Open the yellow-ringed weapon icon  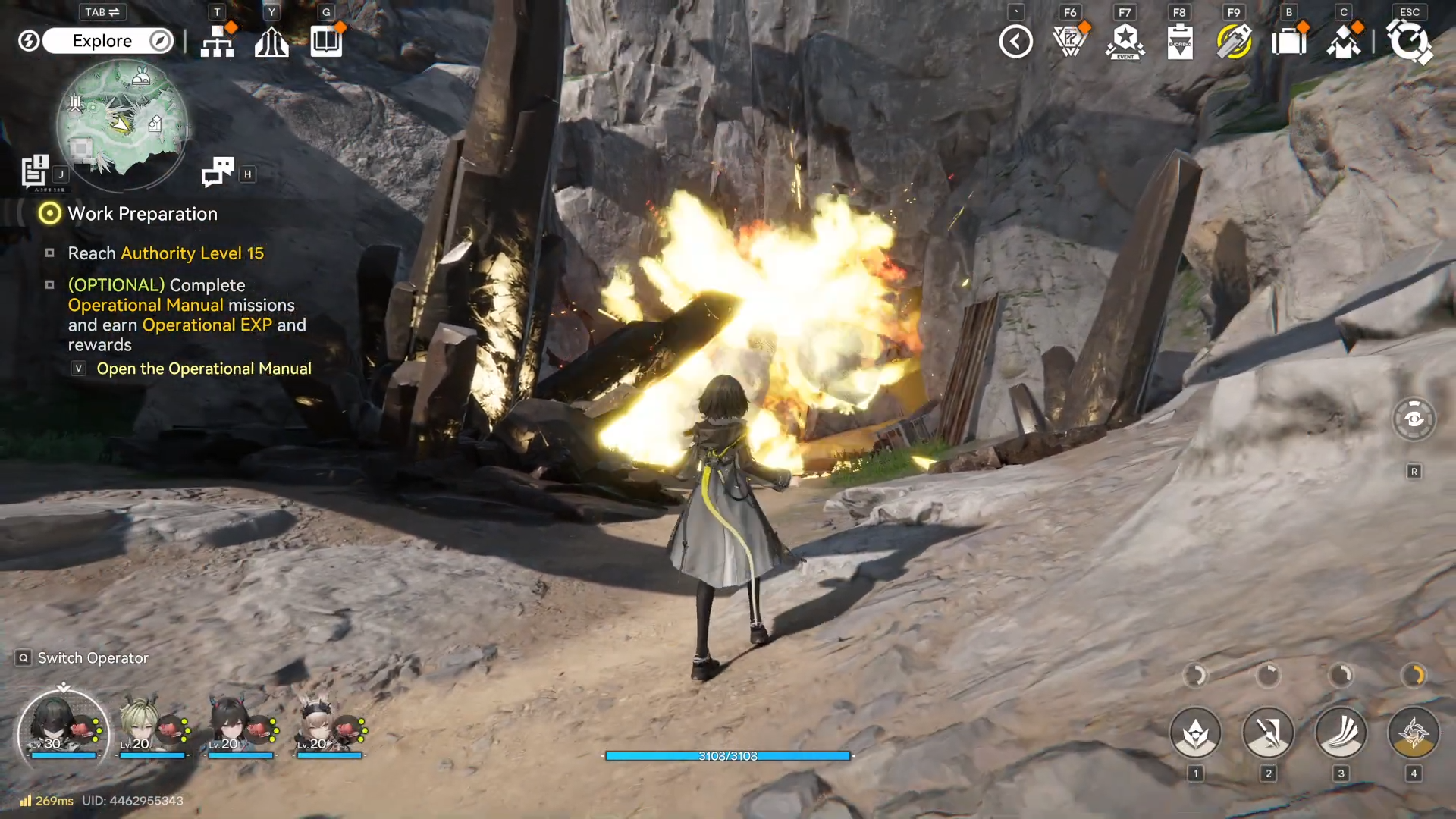(1234, 42)
